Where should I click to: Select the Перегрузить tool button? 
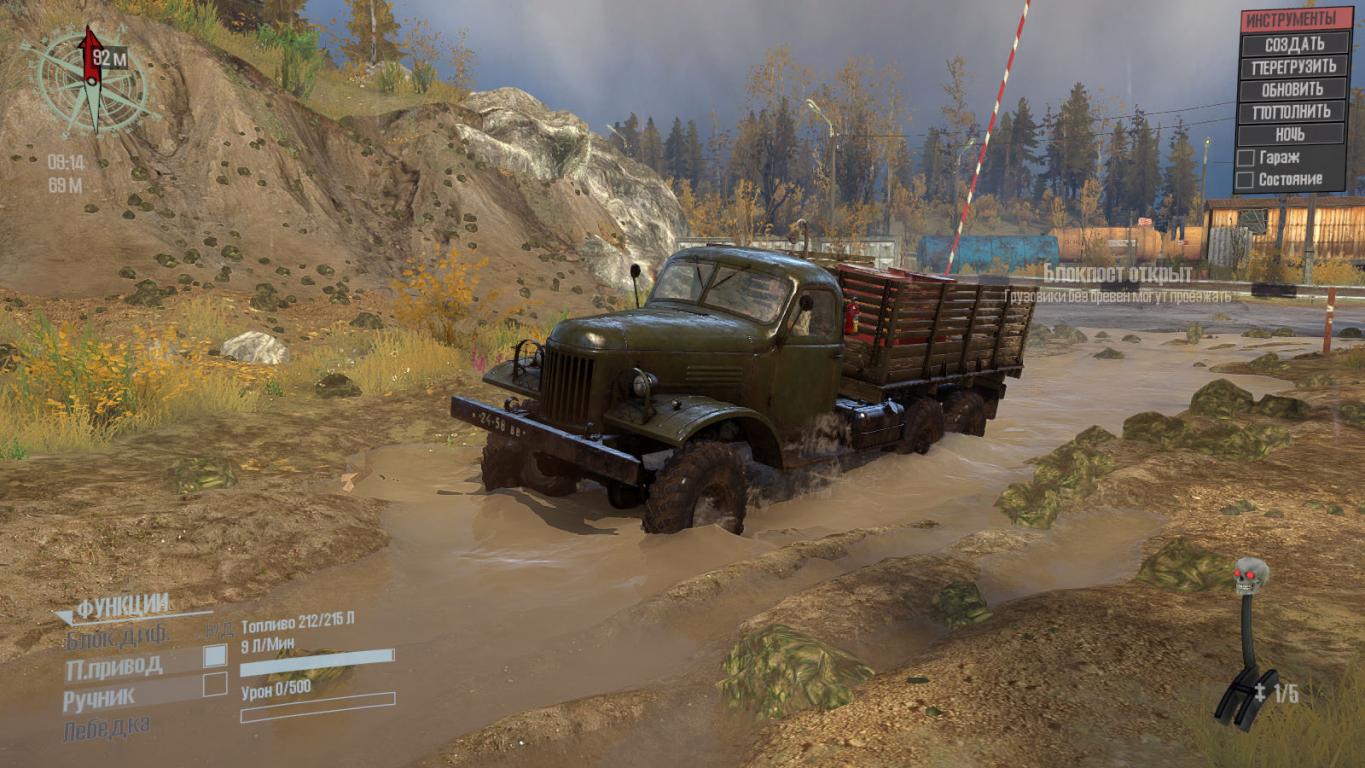(1294, 67)
